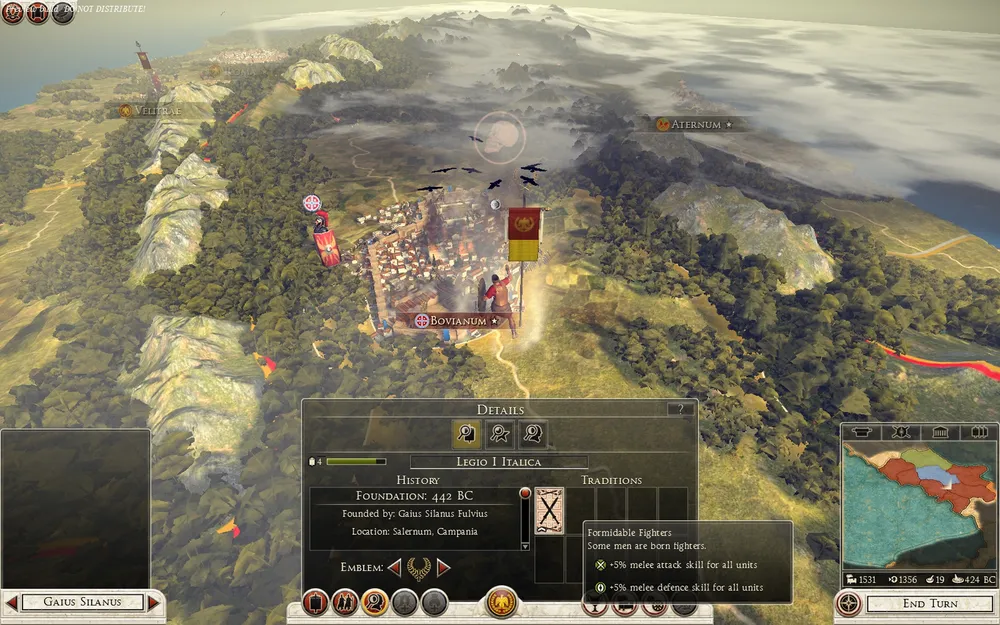The height and width of the screenshot is (625, 1000).
Task: Select the next general after Gaius Silanus
Action: pos(153,602)
